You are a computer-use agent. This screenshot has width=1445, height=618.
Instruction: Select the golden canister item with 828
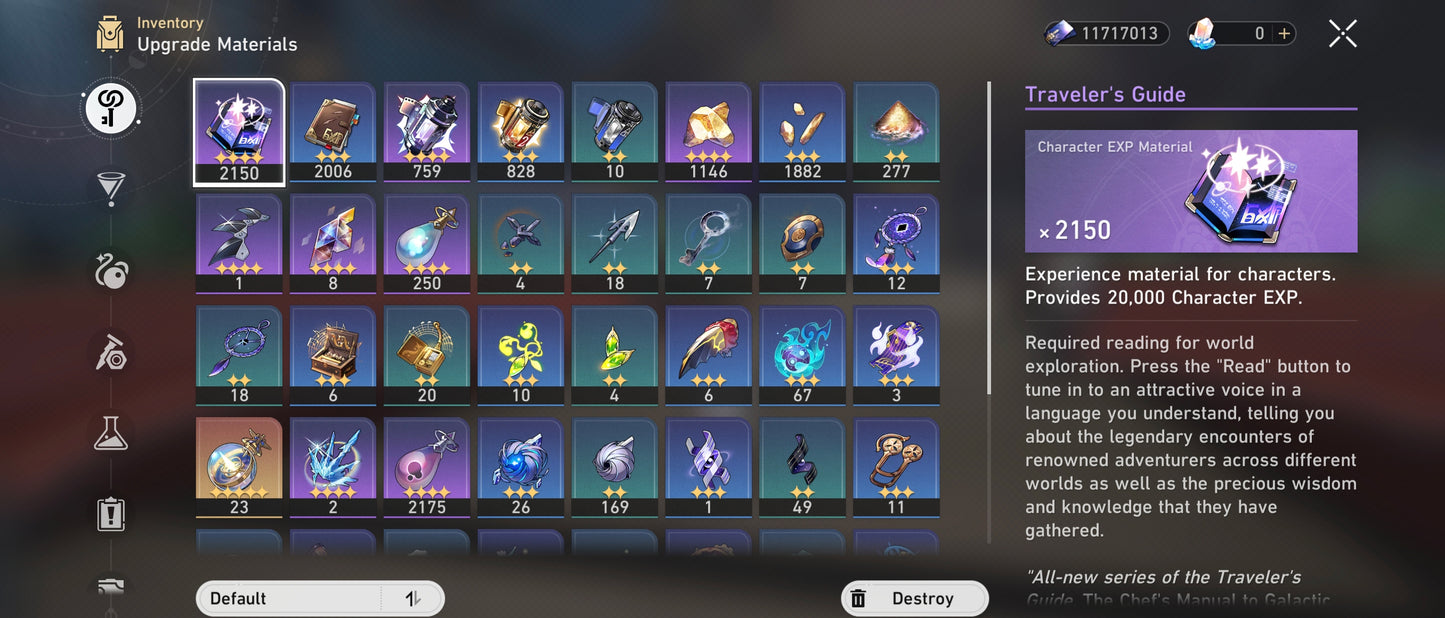click(x=521, y=132)
